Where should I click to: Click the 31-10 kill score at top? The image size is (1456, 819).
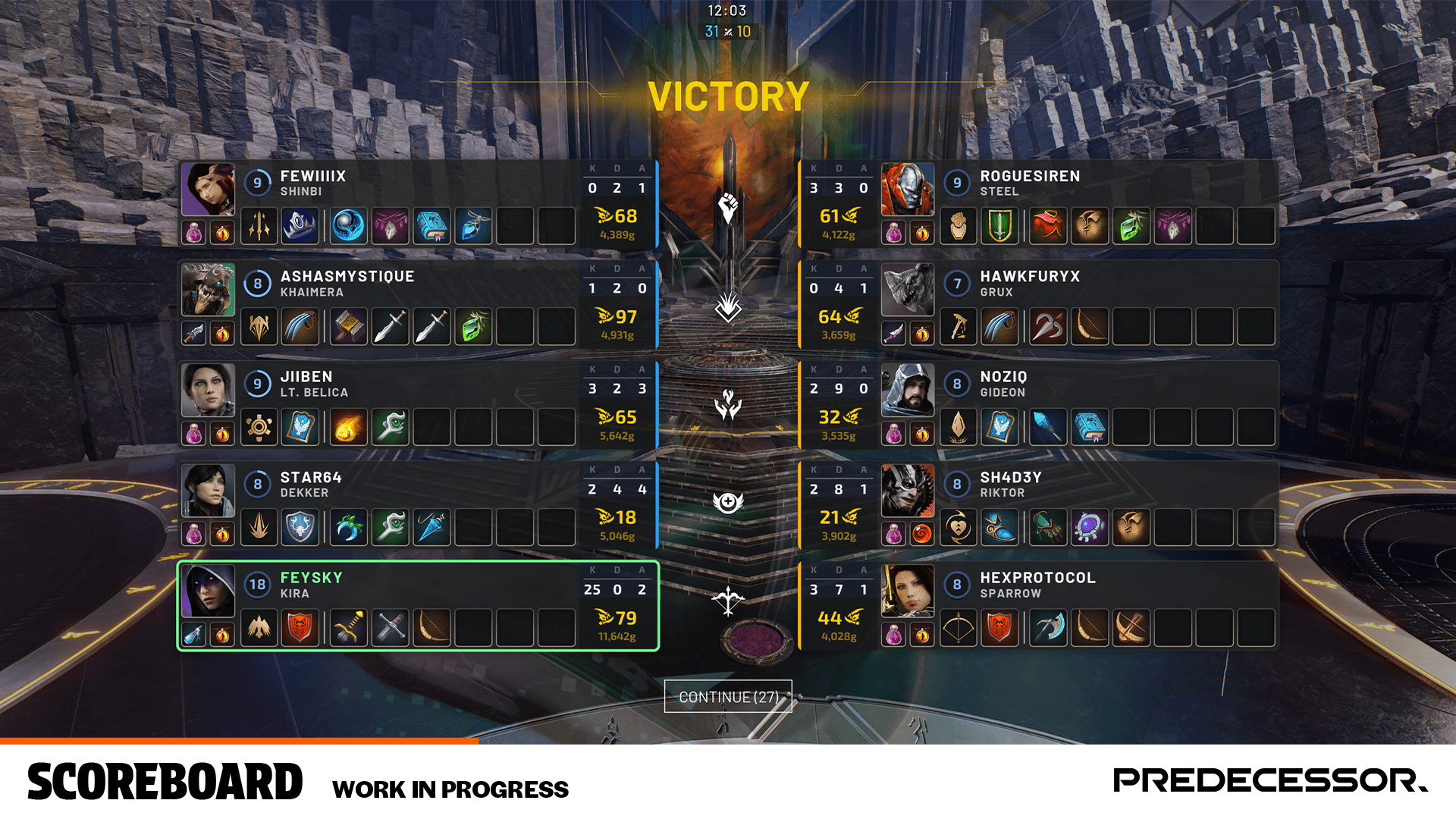(729, 31)
